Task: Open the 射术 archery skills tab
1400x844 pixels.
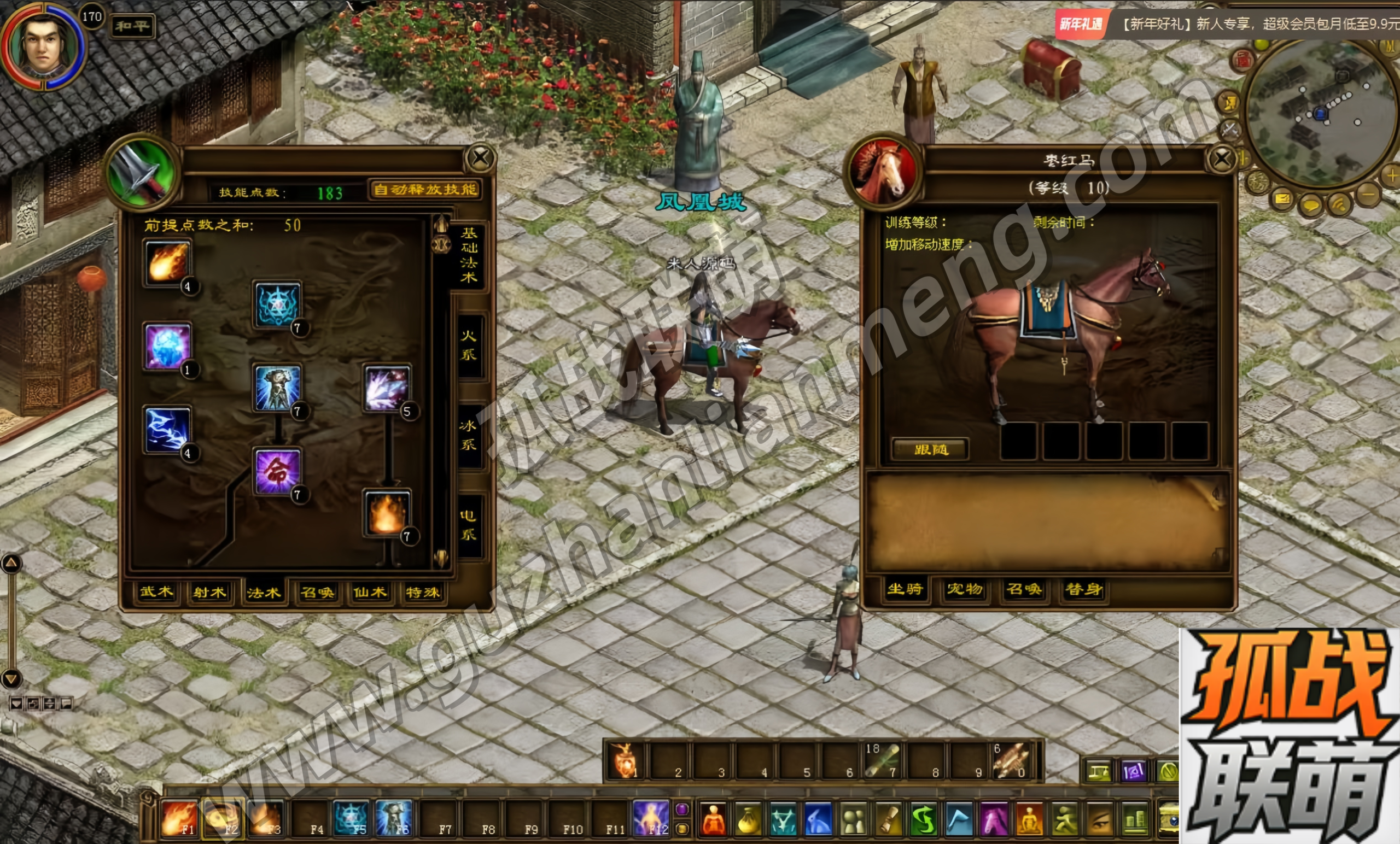Action: coord(209,593)
